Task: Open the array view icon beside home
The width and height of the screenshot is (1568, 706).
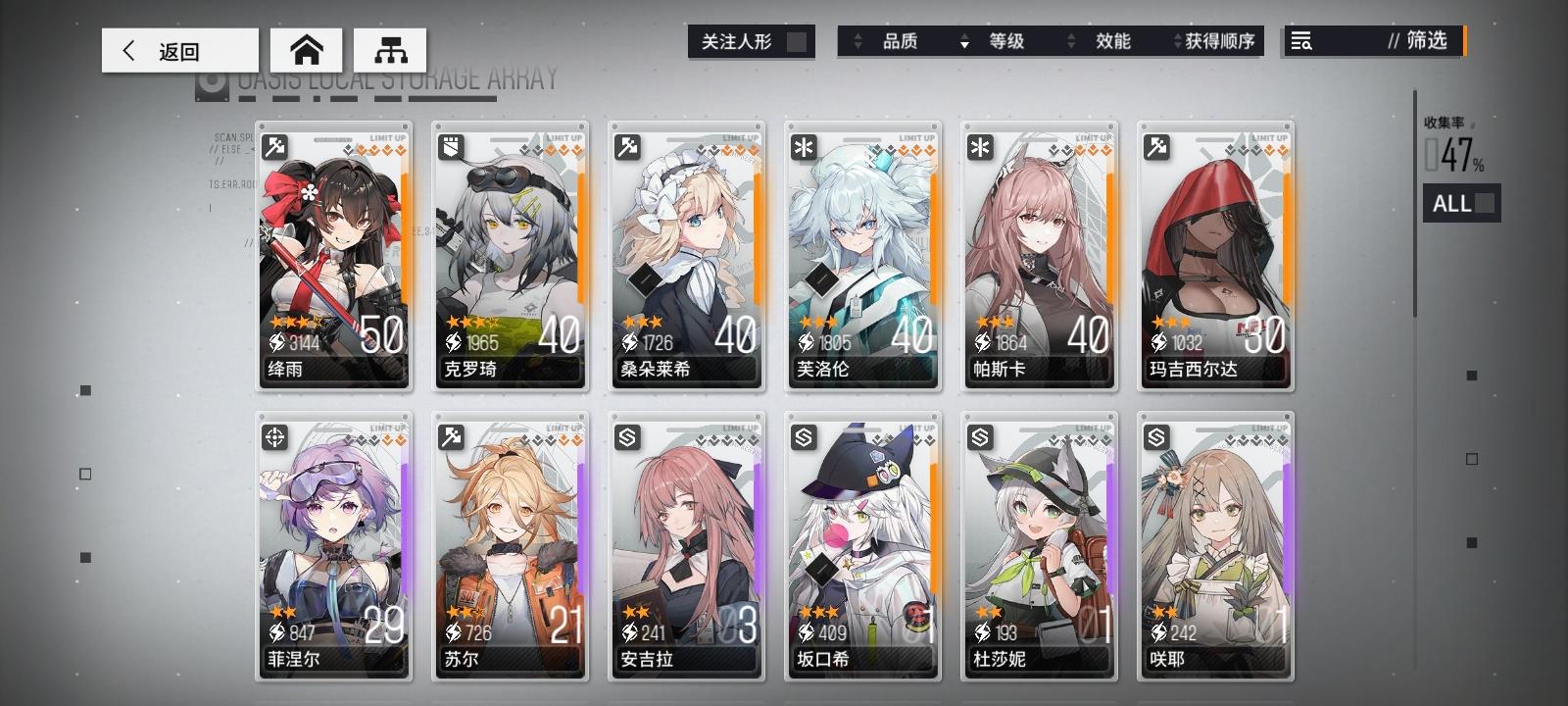Action: (x=389, y=49)
